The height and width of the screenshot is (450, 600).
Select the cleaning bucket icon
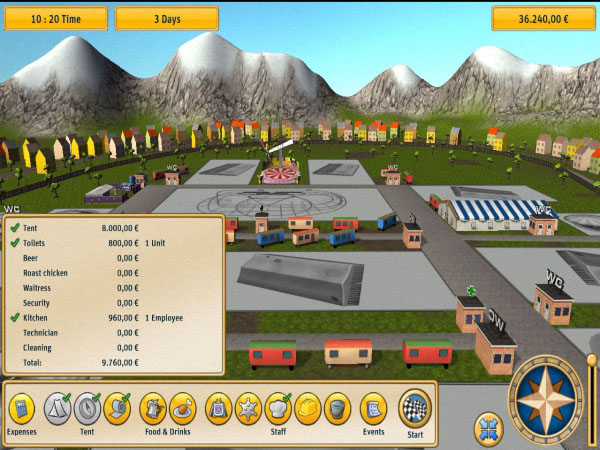click(337, 407)
